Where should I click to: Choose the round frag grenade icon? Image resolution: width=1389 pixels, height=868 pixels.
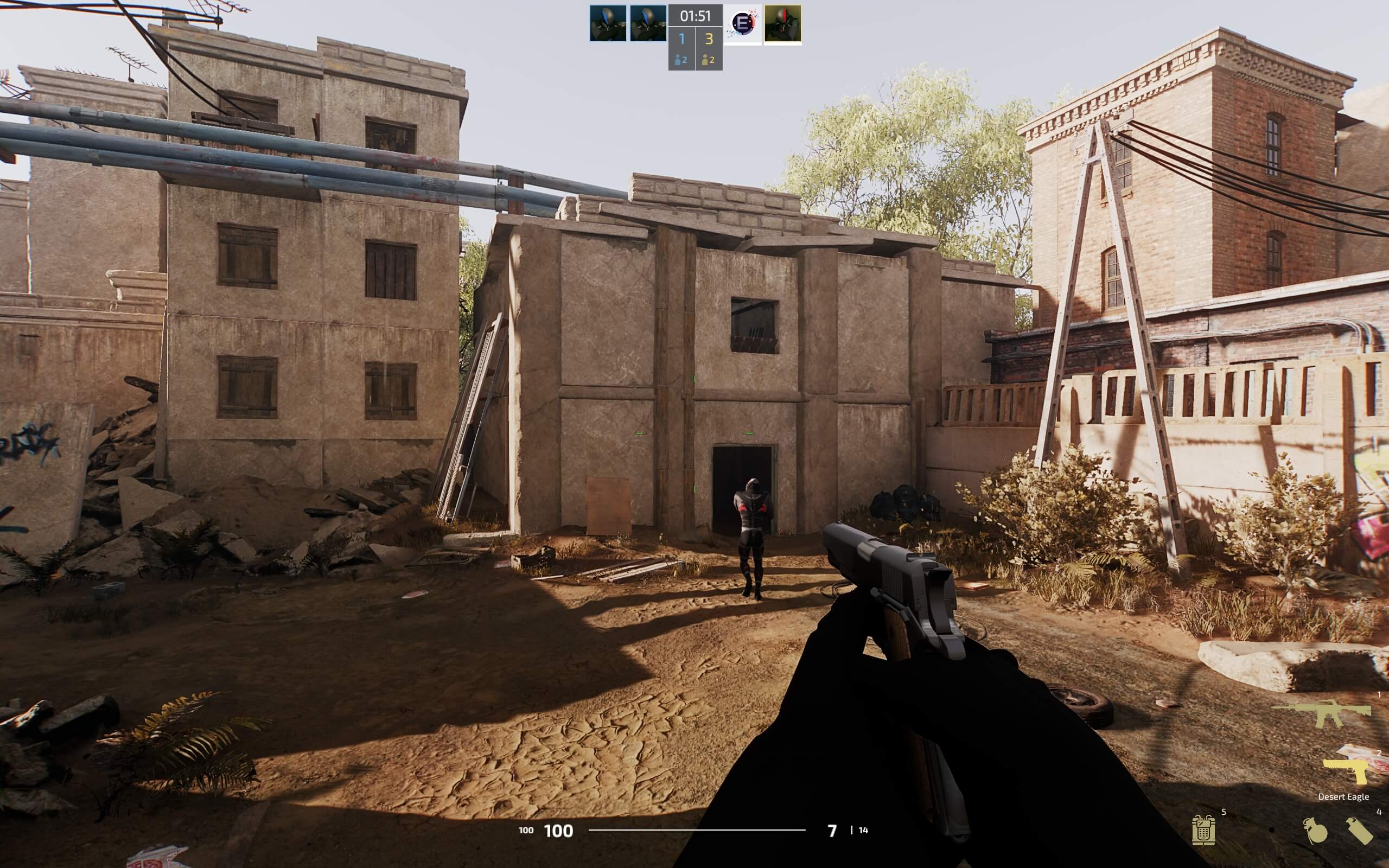tap(1314, 831)
